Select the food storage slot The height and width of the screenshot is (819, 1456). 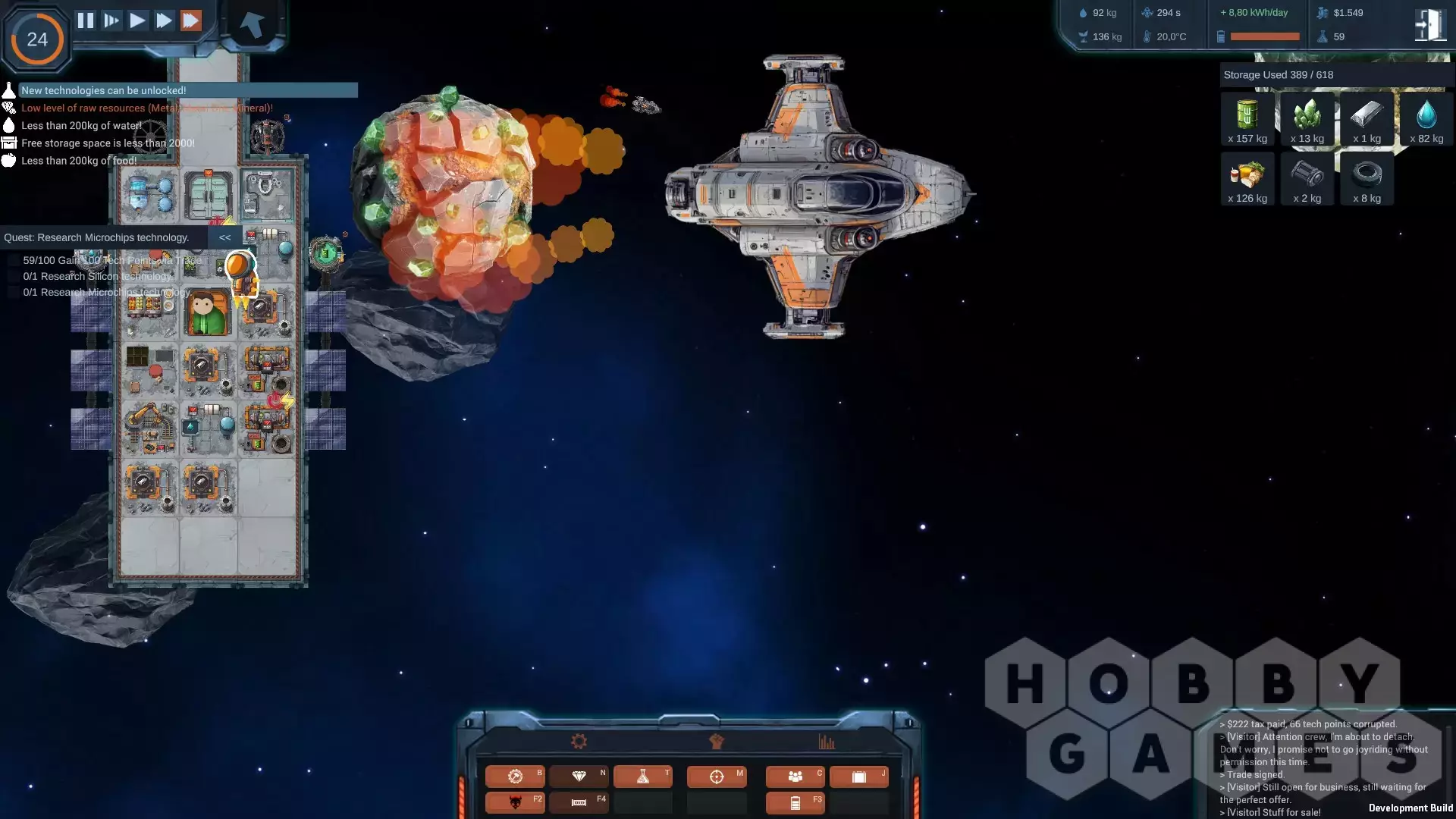1247,179
